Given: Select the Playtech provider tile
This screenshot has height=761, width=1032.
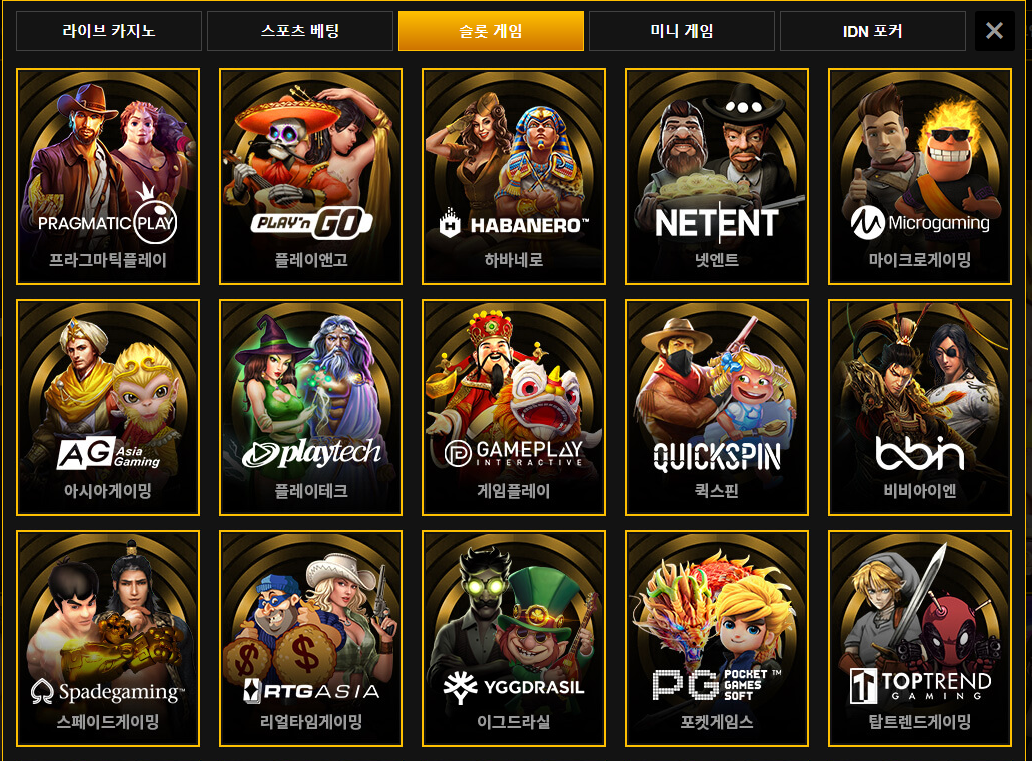Looking at the screenshot, I should click(311, 407).
